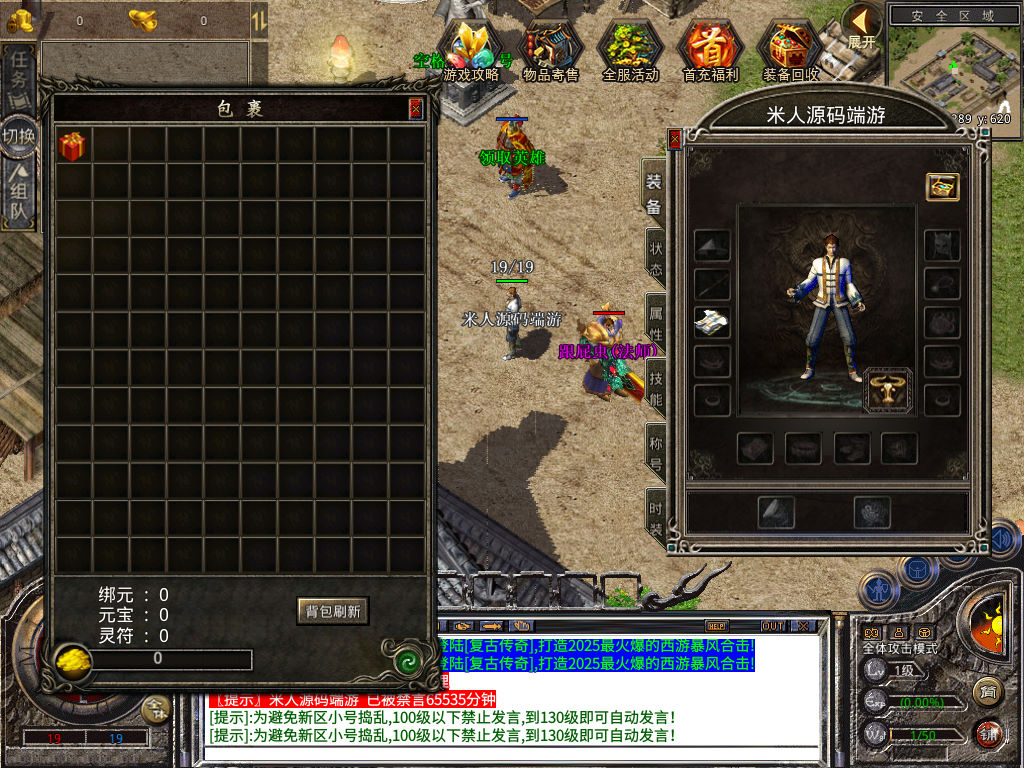
Task: Open the 物品寄售 consignment shop
Action: pyautogui.click(x=551, y=48)
